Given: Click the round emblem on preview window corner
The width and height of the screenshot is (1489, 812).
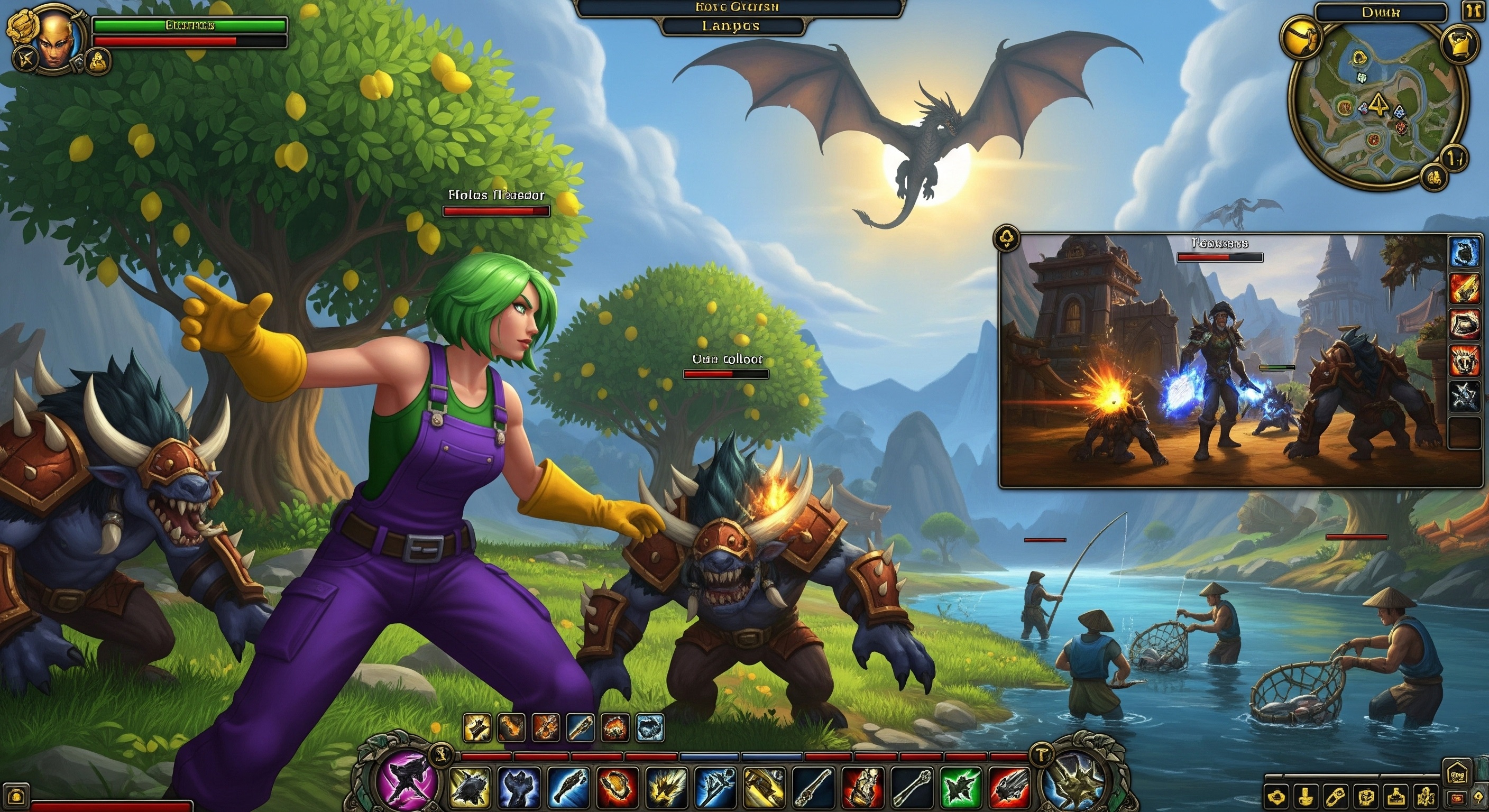Looking at the screenshot, I should [x=1006, y=238].
